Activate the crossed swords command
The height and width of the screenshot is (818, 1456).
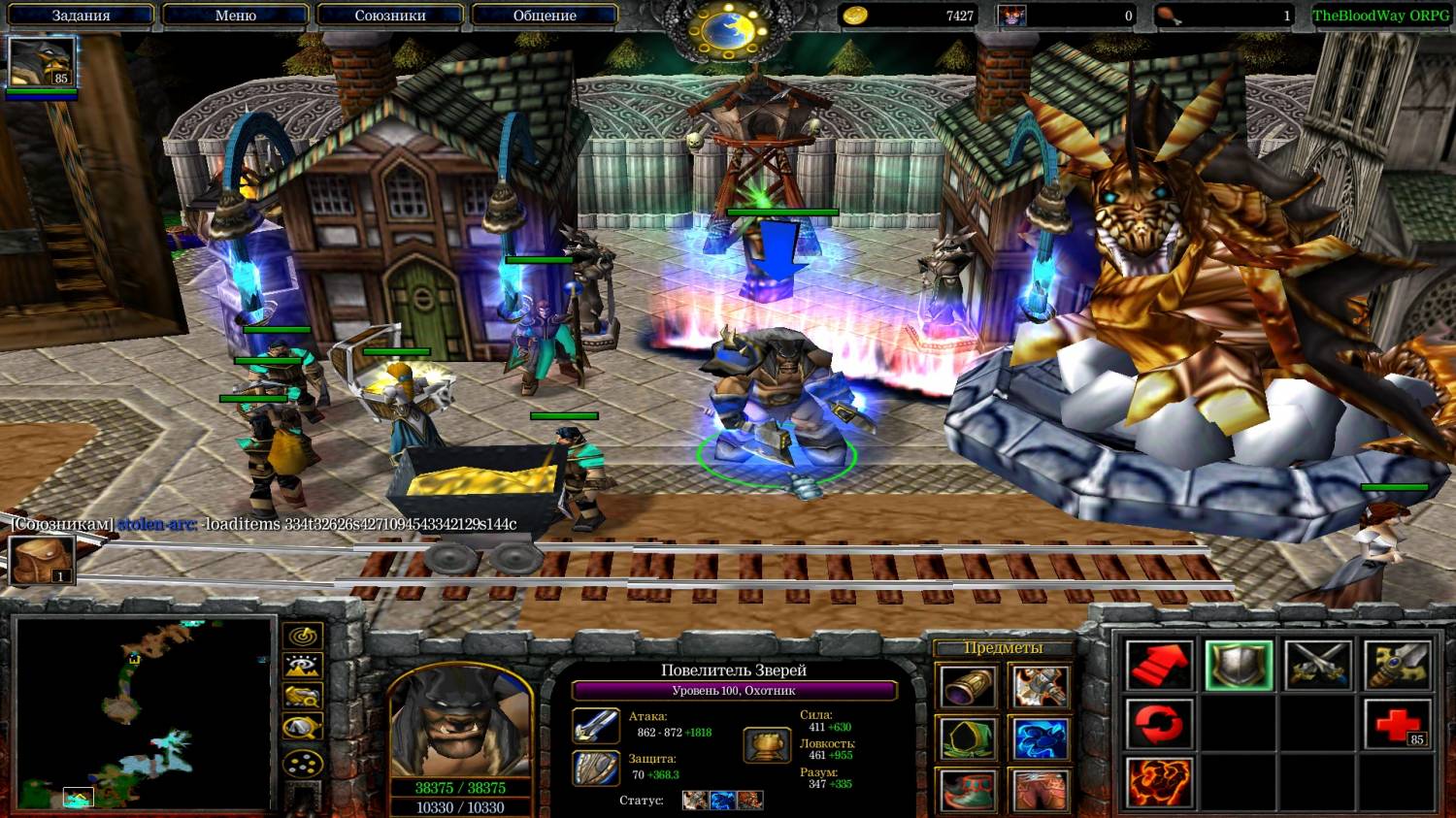[1318, 666]
